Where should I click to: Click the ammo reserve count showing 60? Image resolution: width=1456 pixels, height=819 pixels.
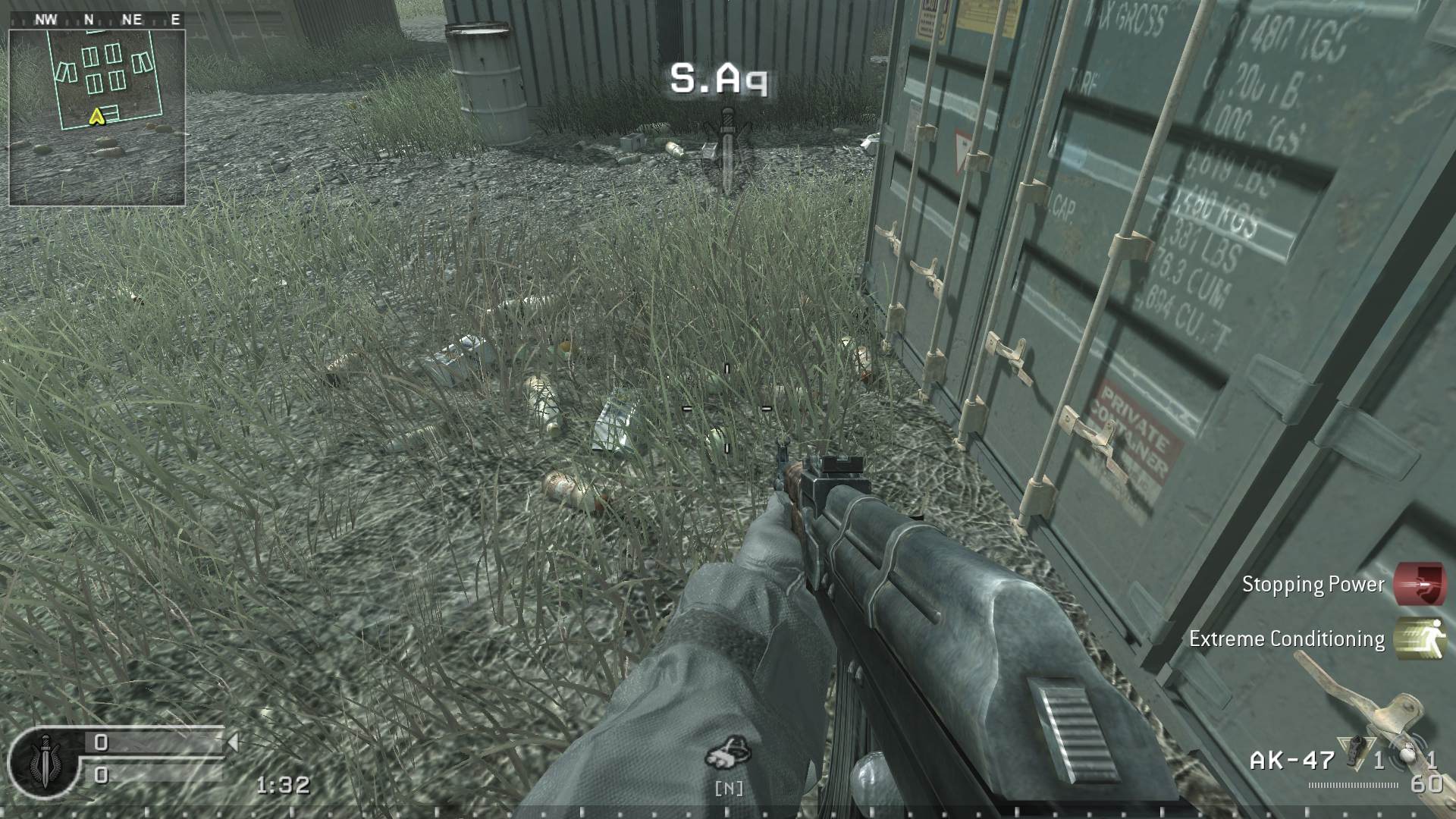[x=1426, y=783]
